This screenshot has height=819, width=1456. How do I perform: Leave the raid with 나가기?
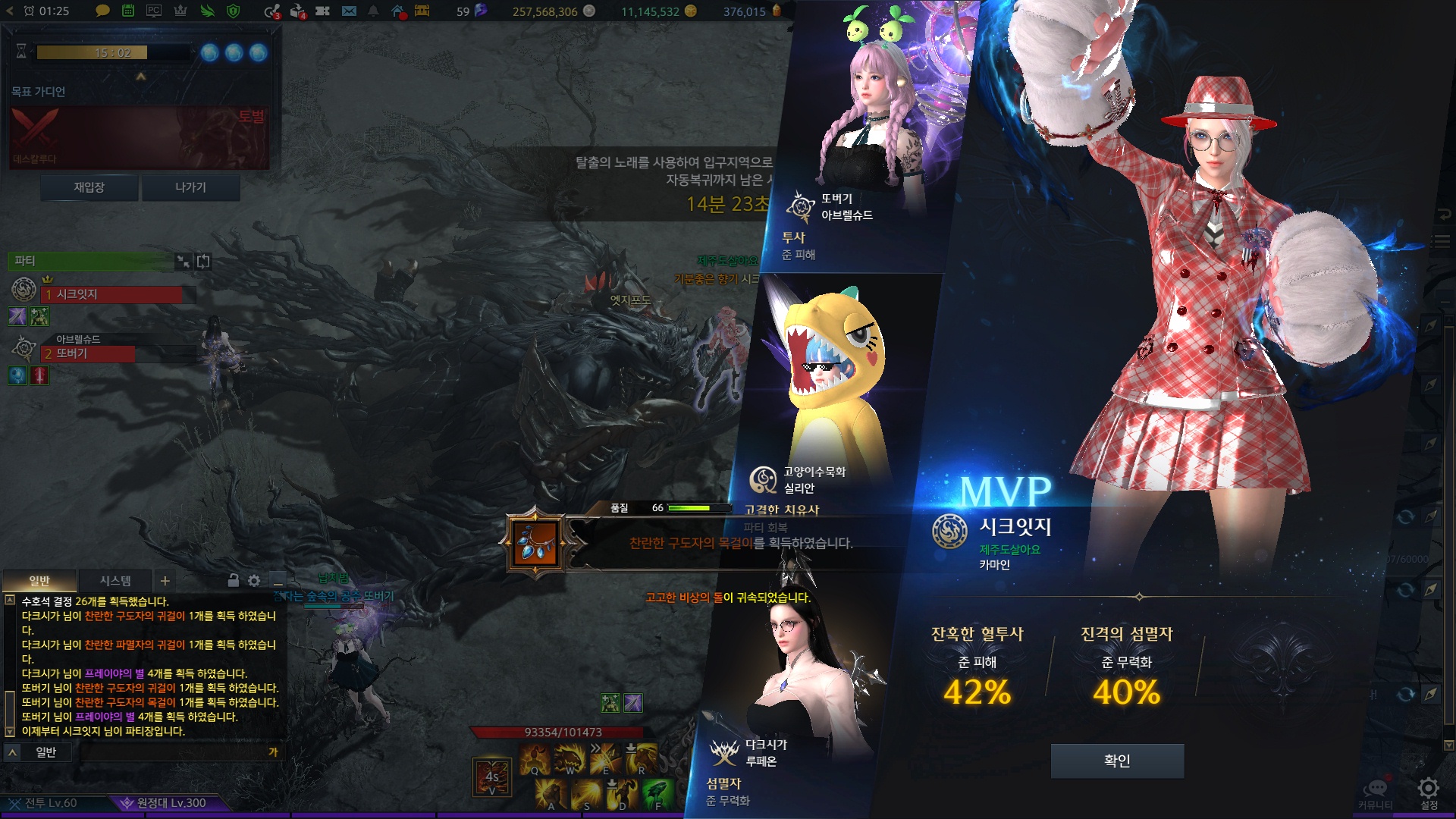(x=190, y=187)
